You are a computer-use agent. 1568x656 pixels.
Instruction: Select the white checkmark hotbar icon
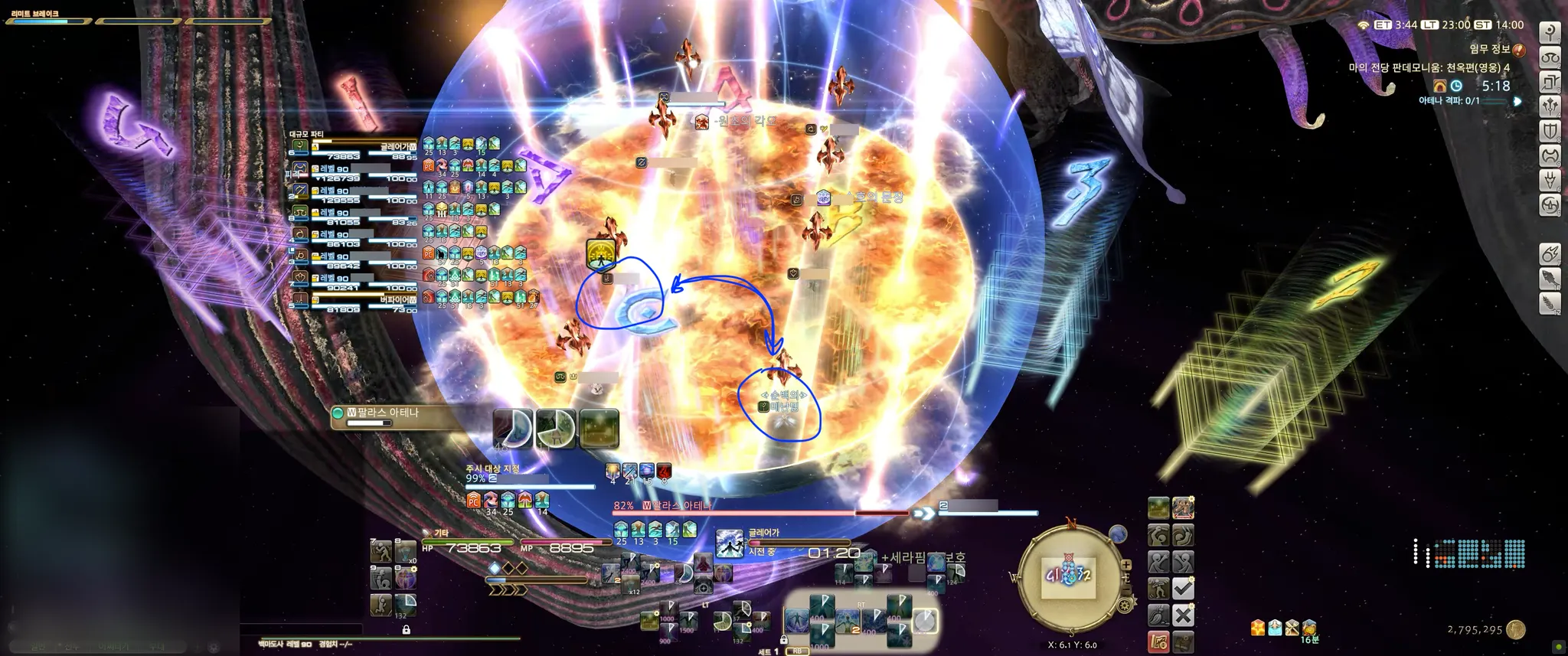tap(1183, 589)
